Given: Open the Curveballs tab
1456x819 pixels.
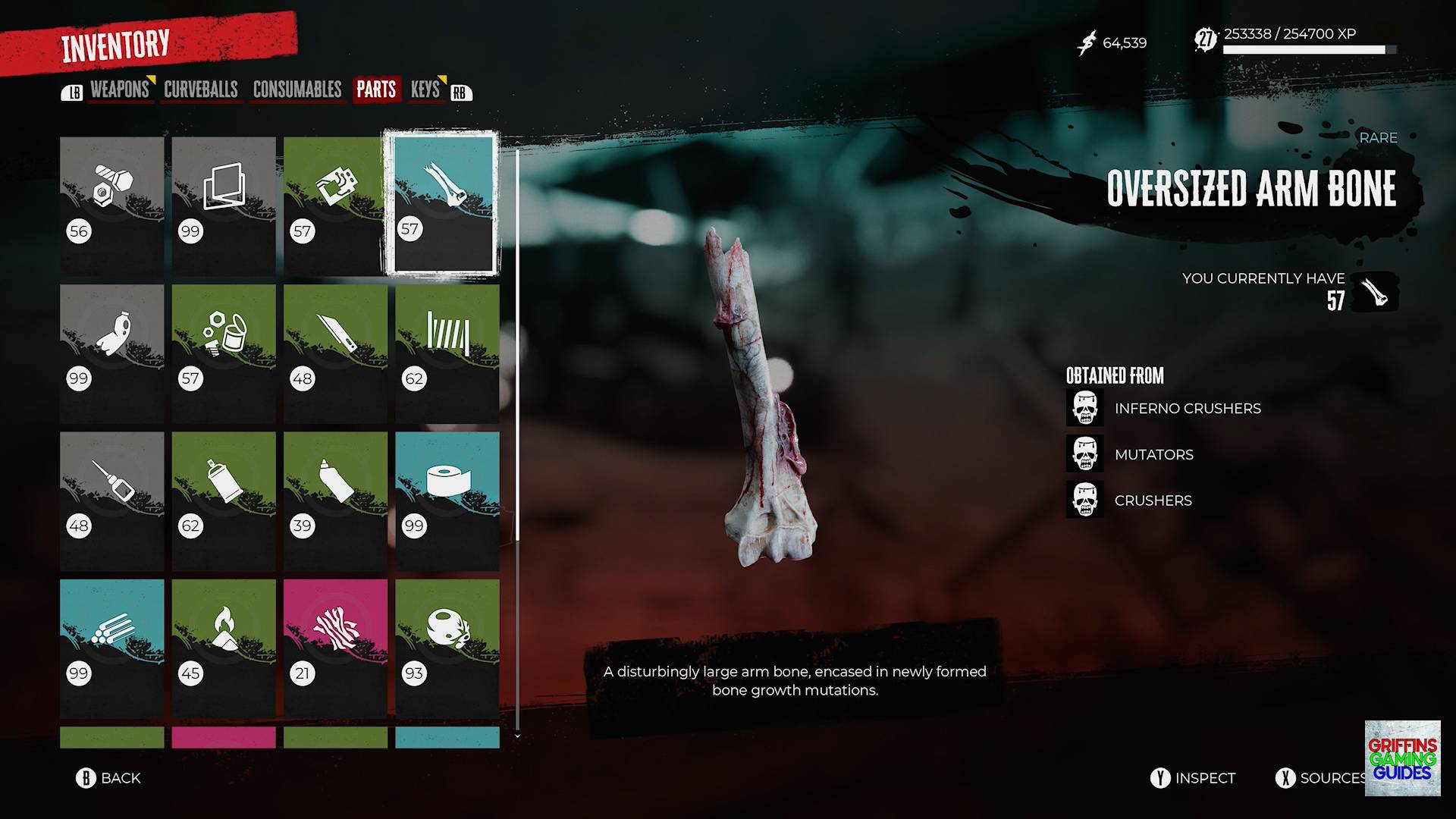Looking at the screenshot, I should click(x=200, y=89).
